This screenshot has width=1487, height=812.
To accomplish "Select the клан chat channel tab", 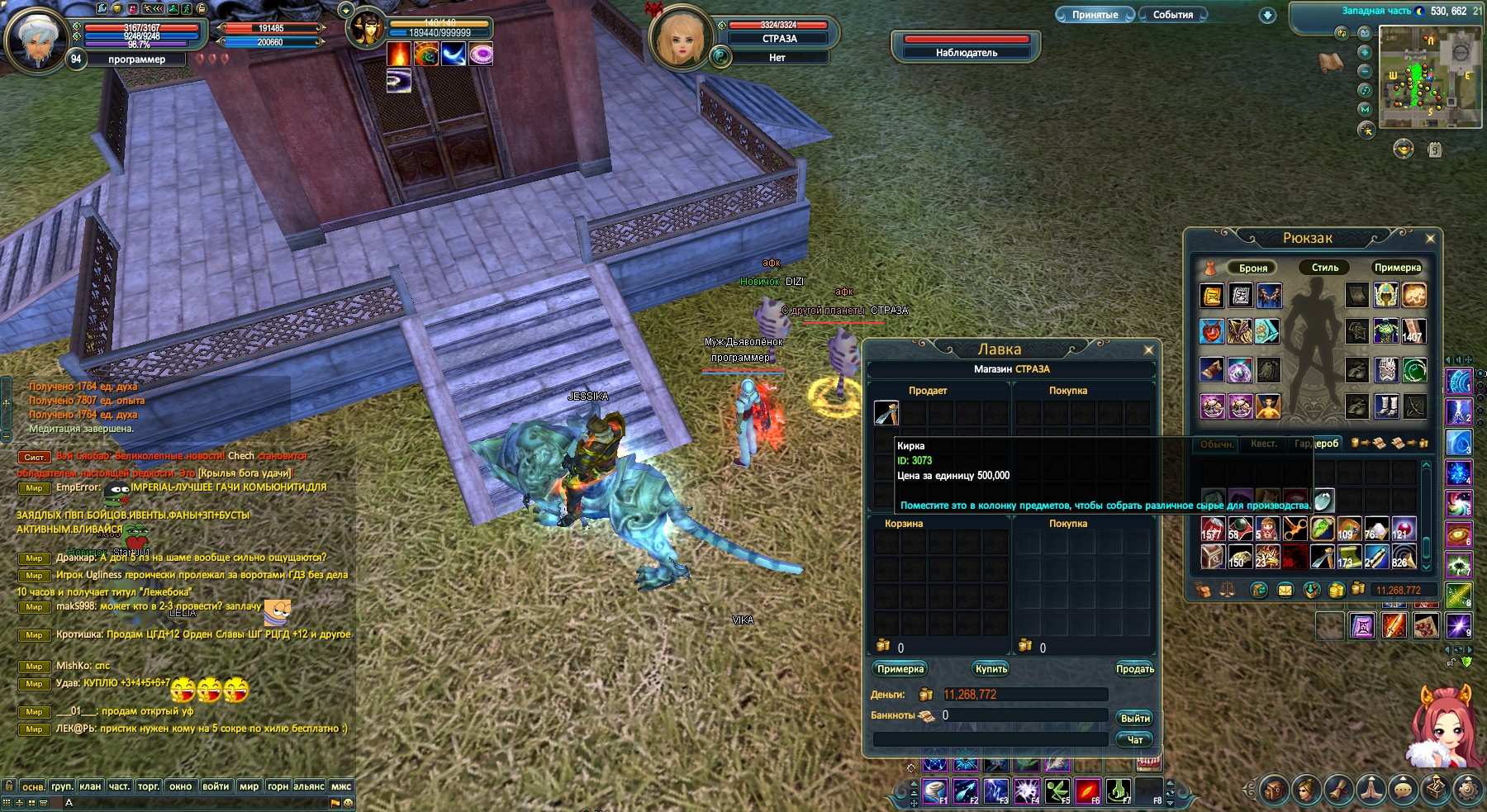I will coord(90,786).
